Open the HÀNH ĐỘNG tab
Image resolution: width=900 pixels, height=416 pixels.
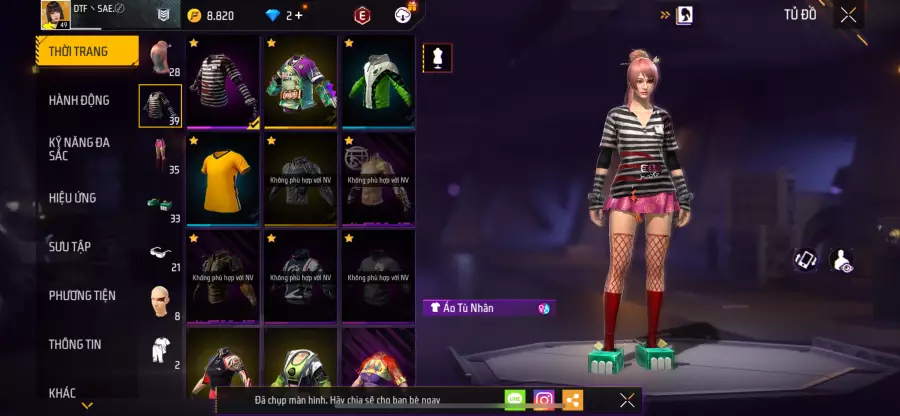80,100
